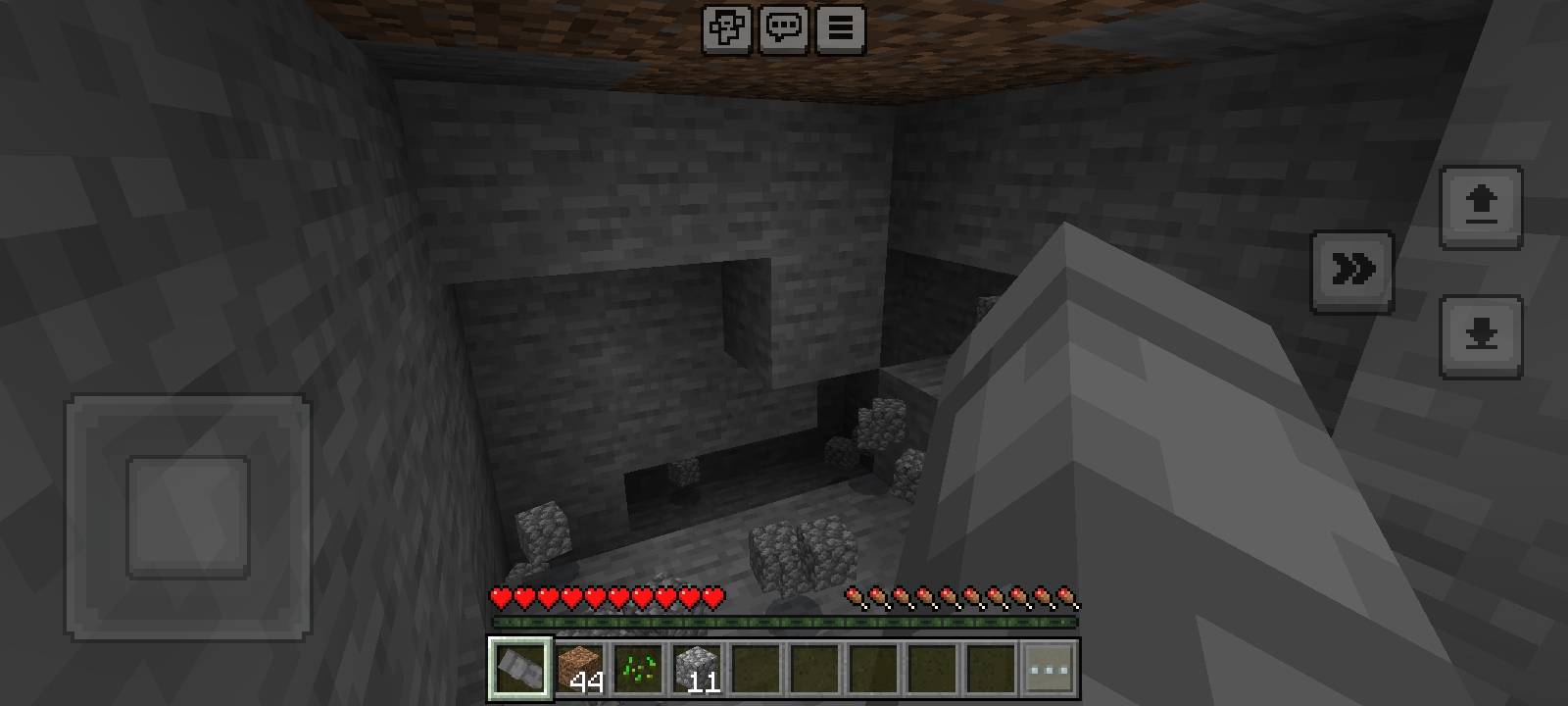Open chat with the speech bubble icon
The height and width of the screenshot is (706, 1568).
click(783, 28)
